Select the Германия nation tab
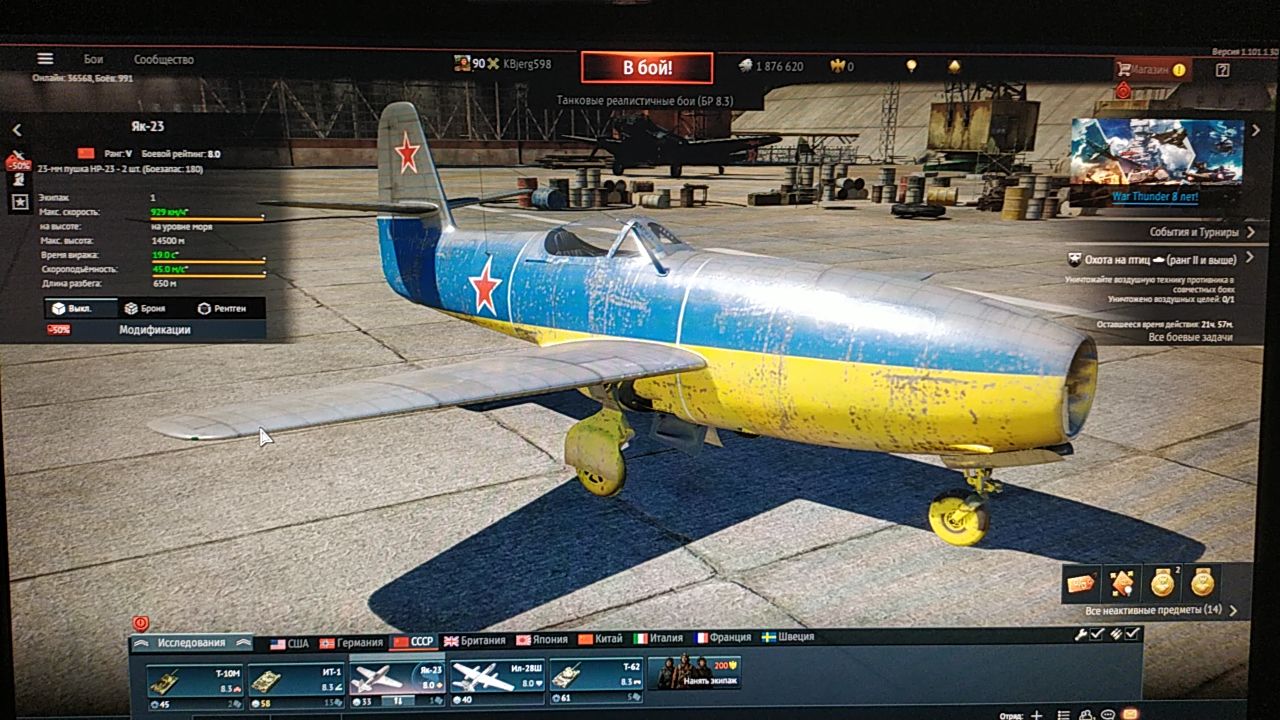1280x720 pixels. tap(351, 643)
